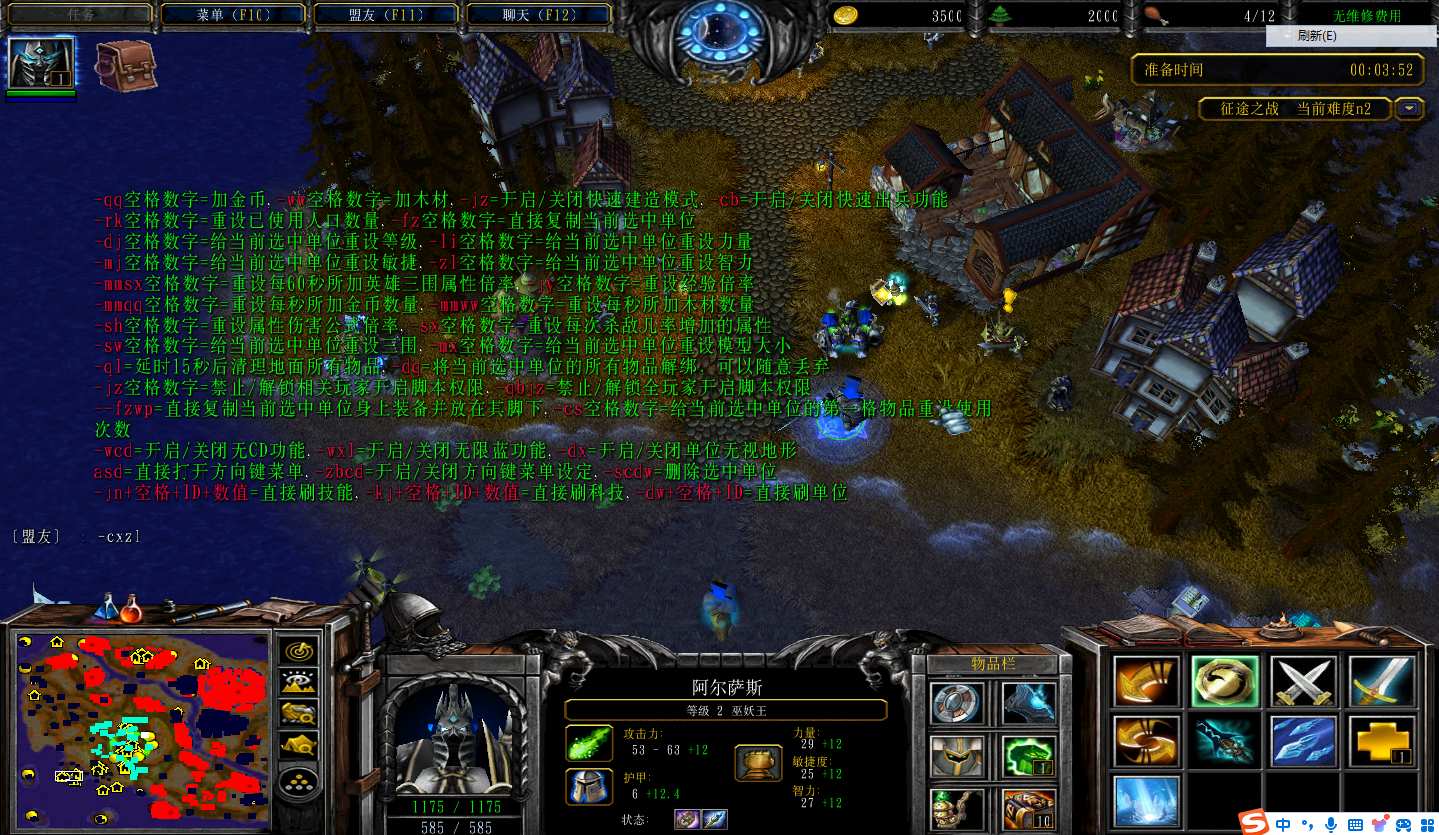Use the treasure chest item with 10 charges
Viewport: 1439px width, 835px height.
tap(1027, 808)
